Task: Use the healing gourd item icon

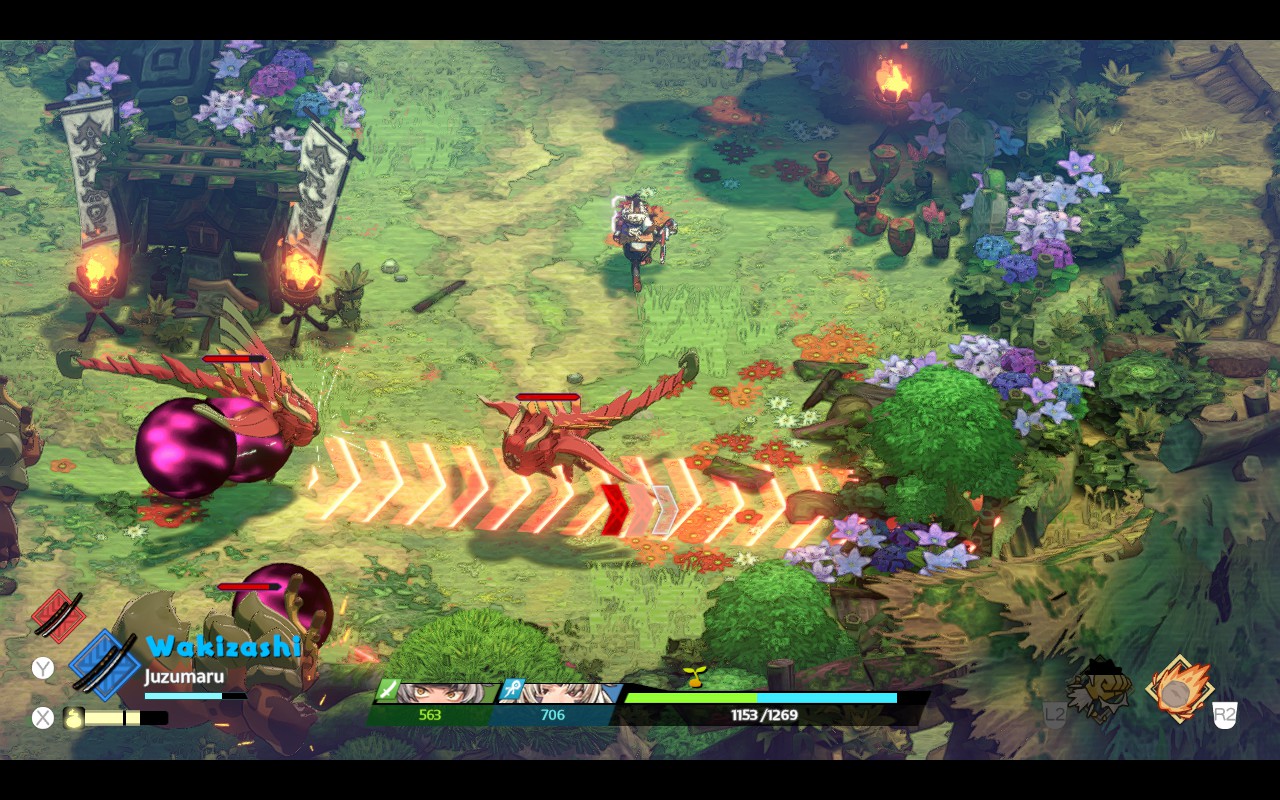Action: click(73, 717)
